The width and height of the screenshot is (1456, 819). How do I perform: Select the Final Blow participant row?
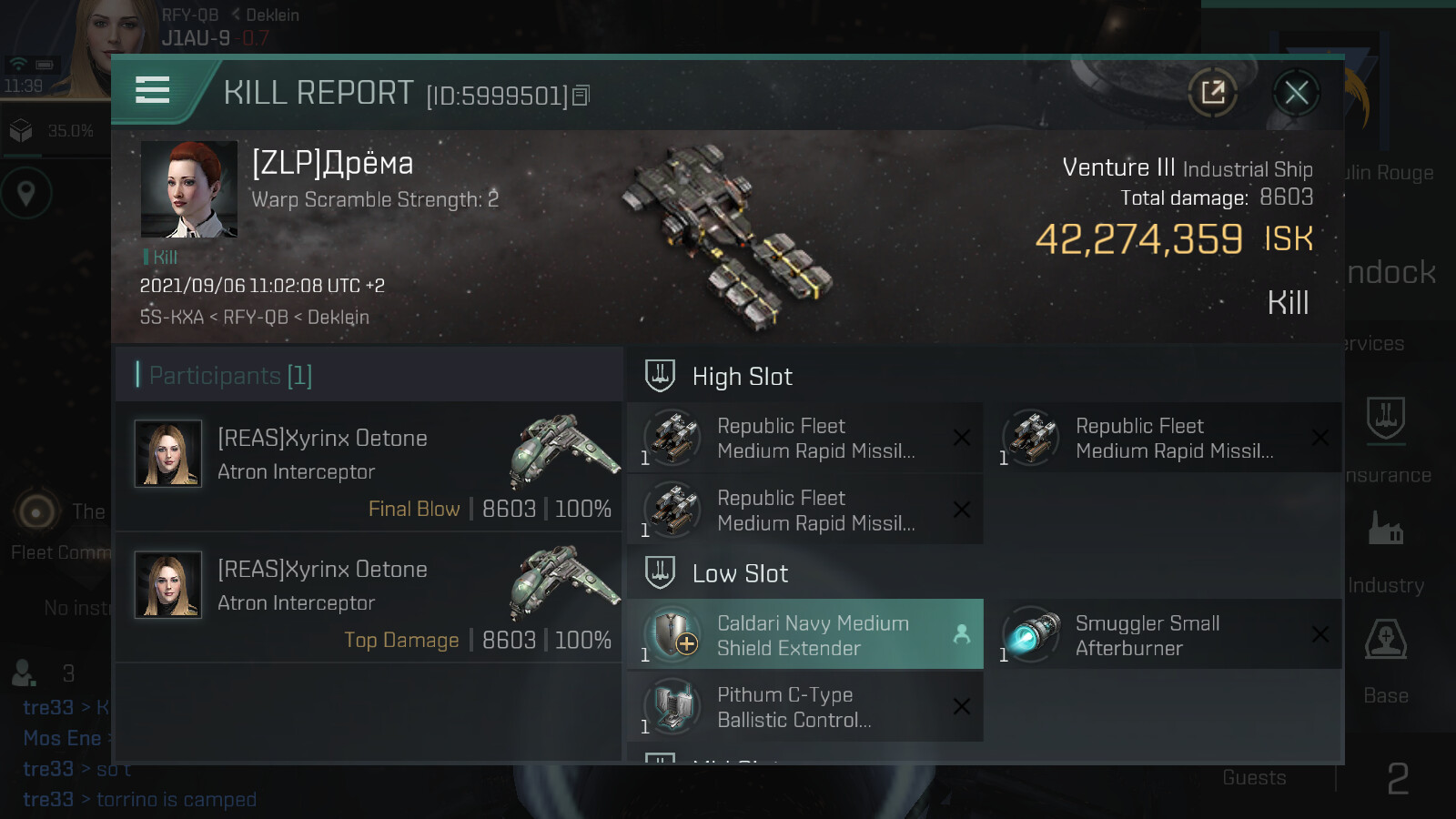point(369,467)
